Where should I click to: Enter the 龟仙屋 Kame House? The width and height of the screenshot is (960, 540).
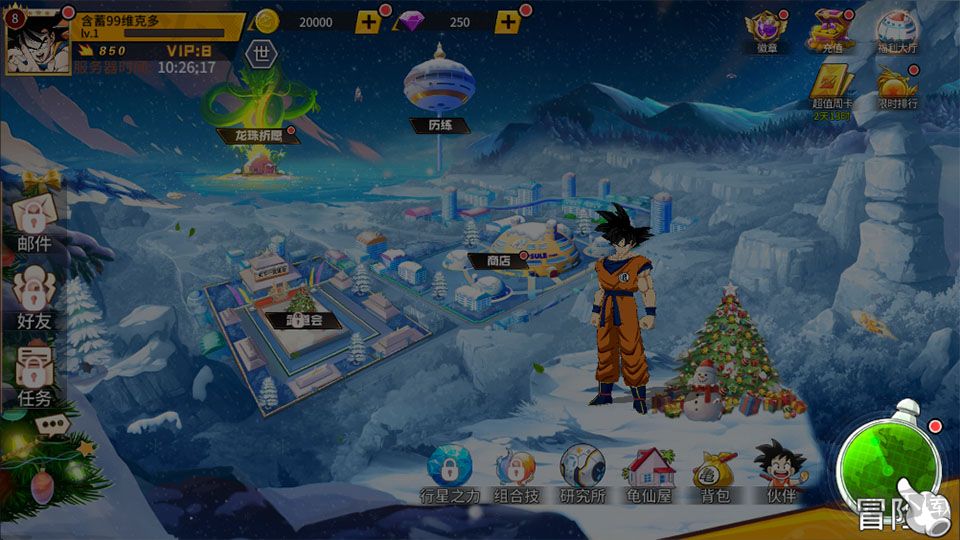(649, 471)
